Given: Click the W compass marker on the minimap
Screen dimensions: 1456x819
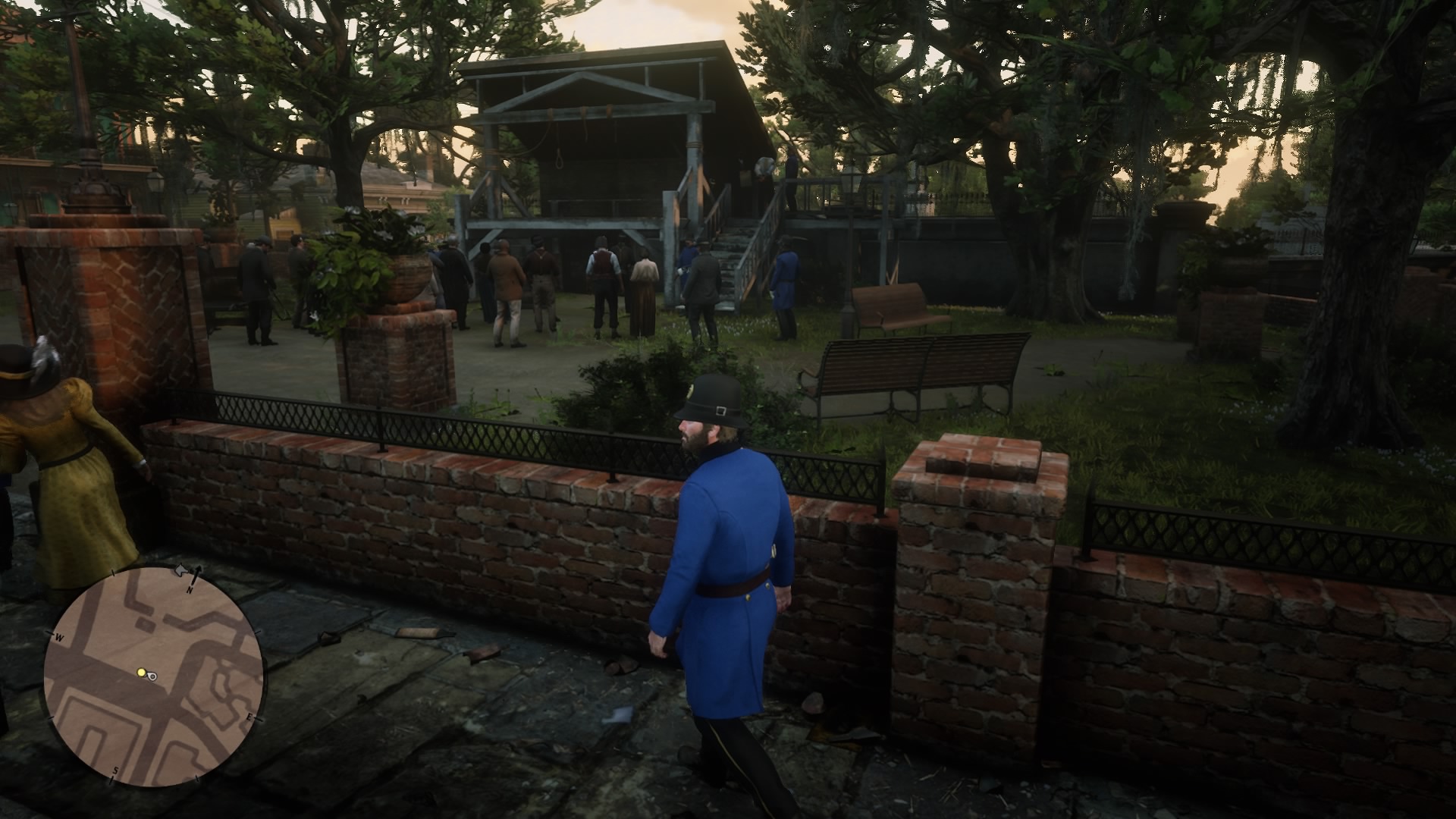Looking at the screenshot, I should pyautogui.click(x=60, y=635).
